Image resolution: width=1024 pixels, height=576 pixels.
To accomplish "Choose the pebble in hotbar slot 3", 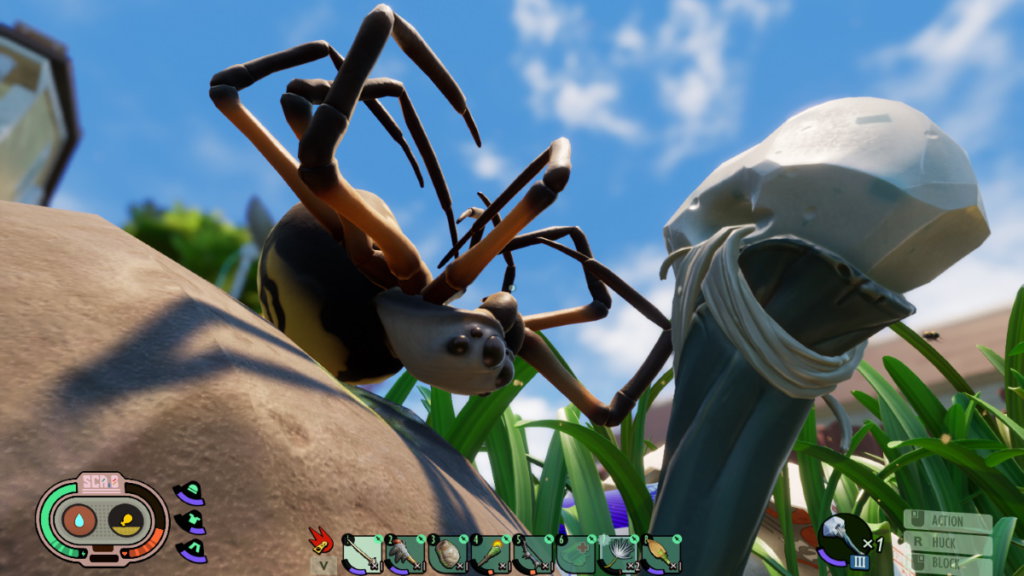I will pos(448,554).
